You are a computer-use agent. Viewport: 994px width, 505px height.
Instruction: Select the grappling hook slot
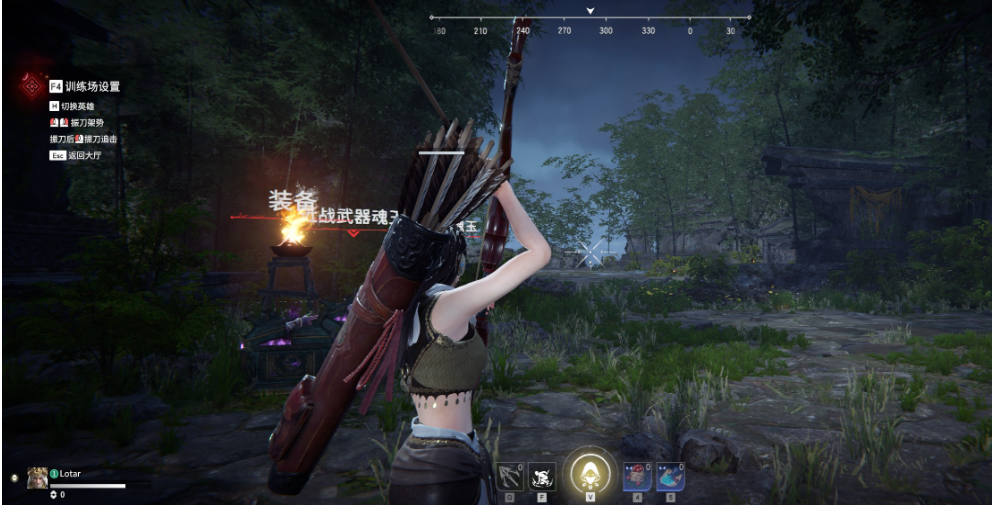(510, 476)
